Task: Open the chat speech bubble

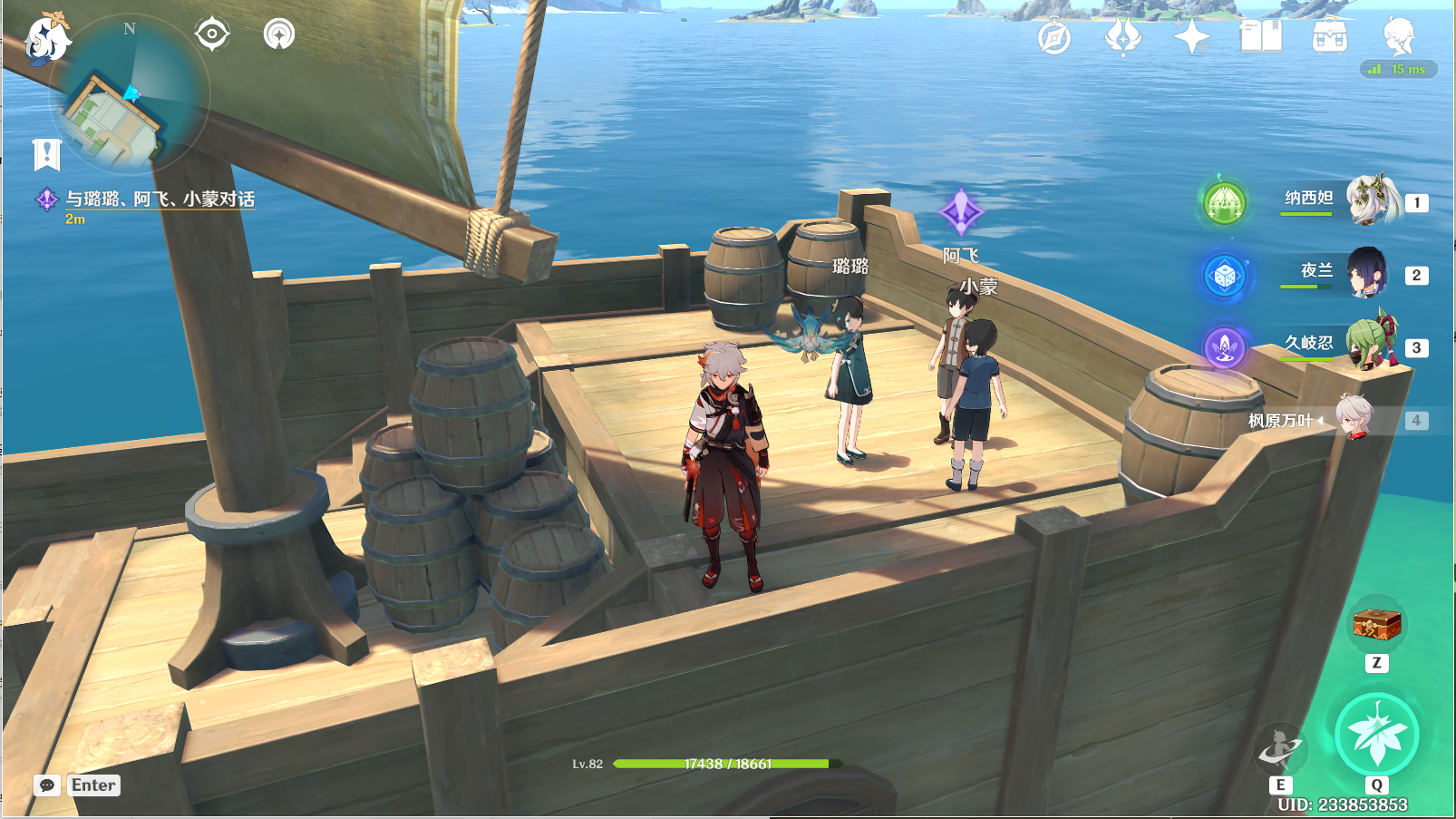Action: (x=47, y=785)
